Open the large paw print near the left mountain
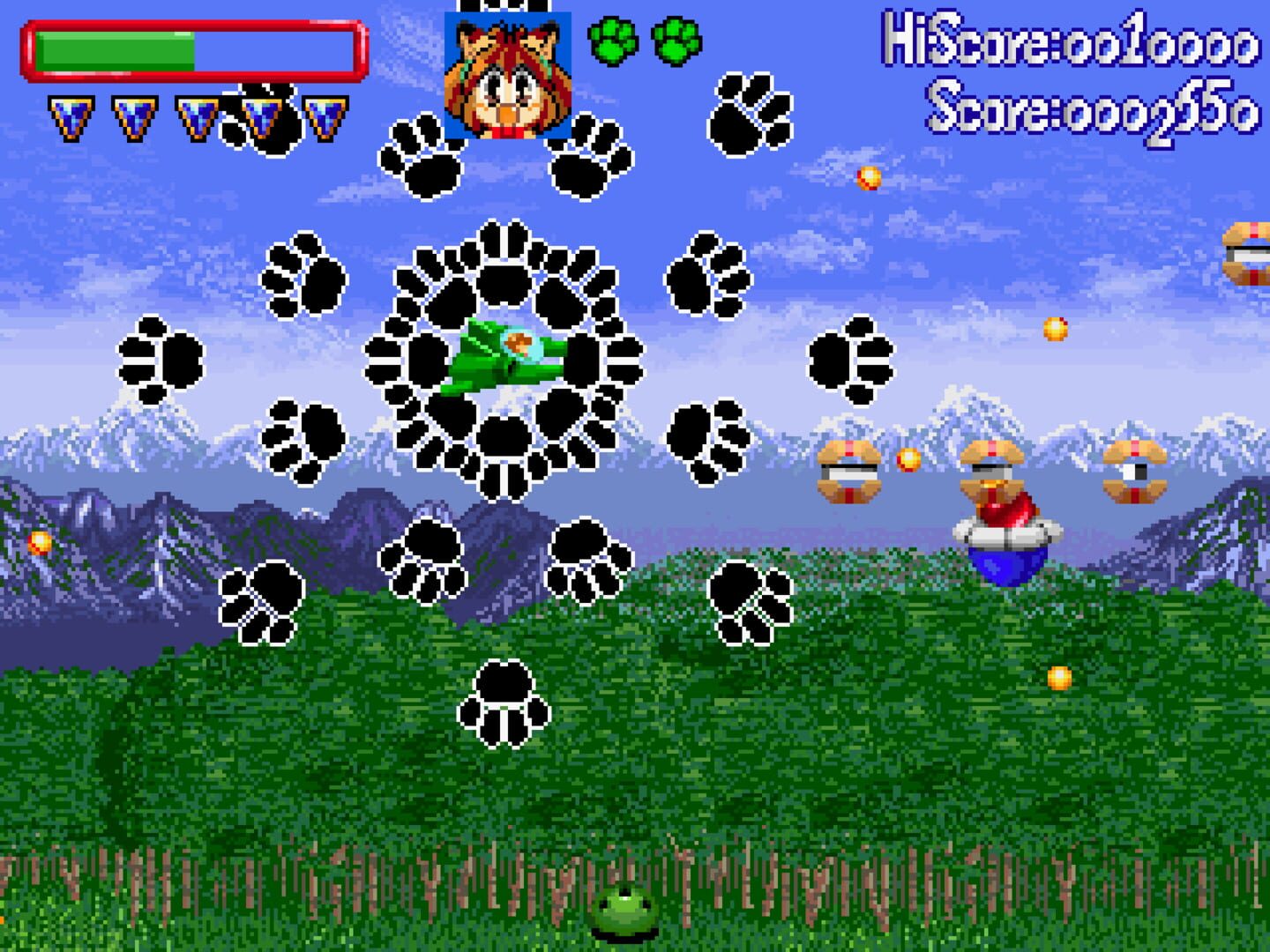 (163, 357)
